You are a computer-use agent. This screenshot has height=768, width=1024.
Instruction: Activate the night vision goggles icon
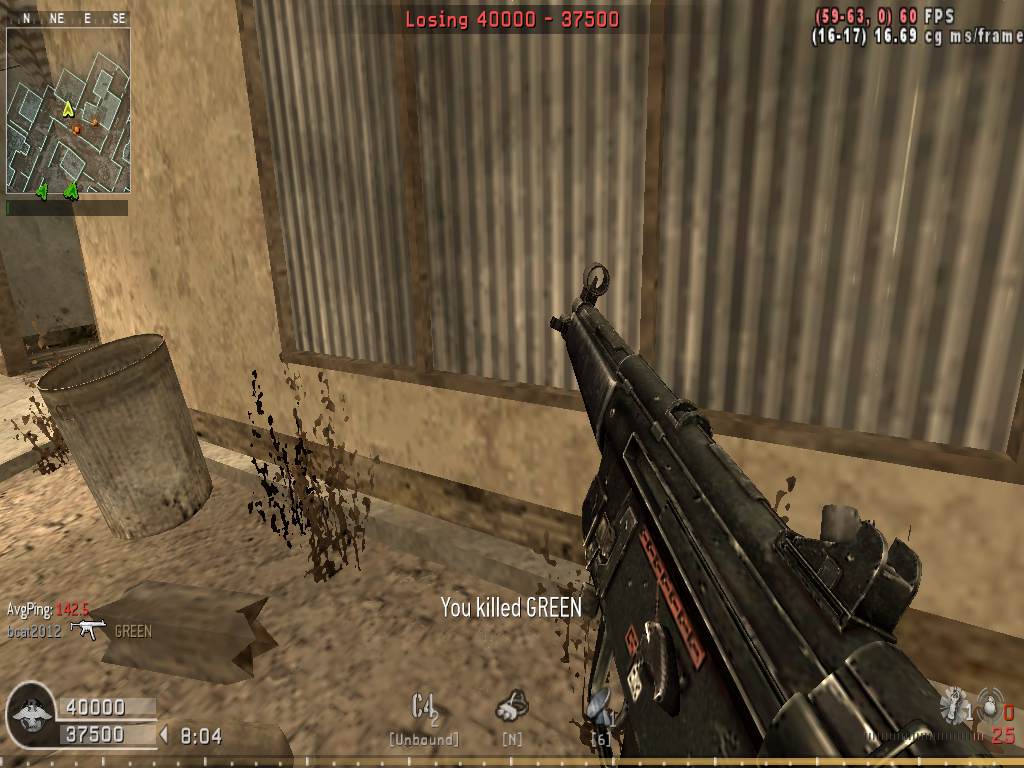click(512, 707)
